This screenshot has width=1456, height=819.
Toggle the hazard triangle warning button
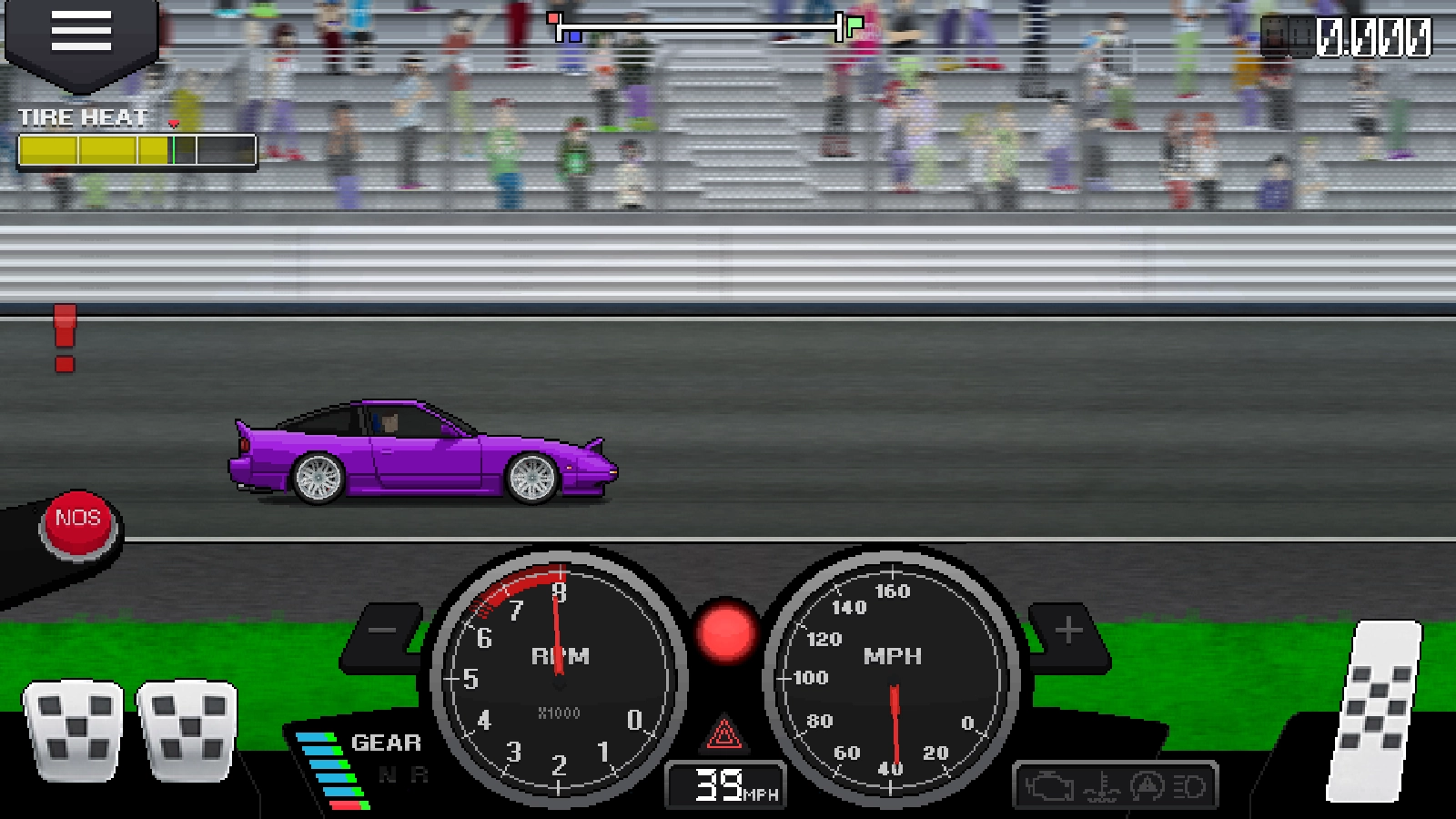(723, 733)
